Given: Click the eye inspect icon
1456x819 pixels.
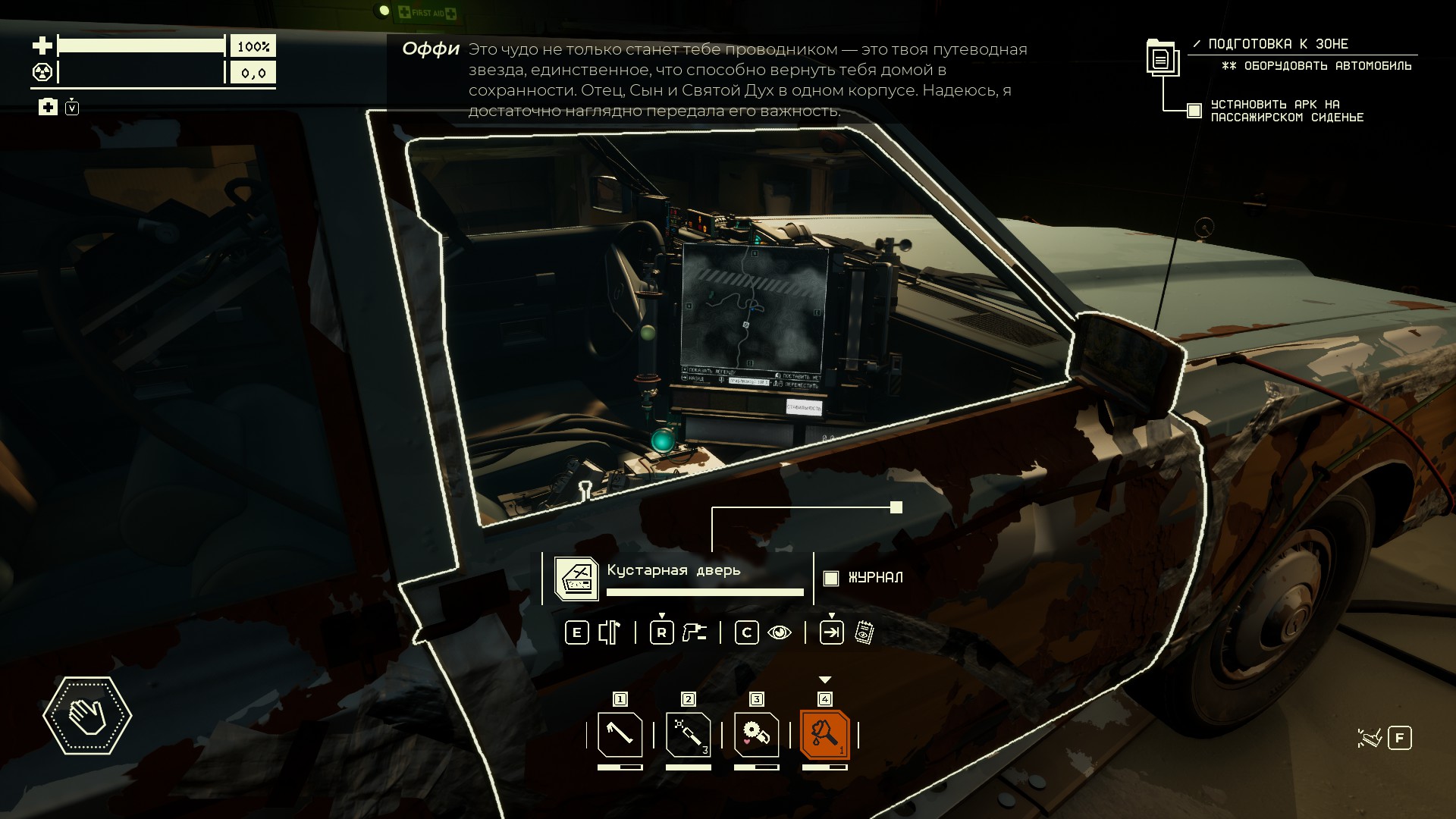Looking at the screenshot, I should [x=780, y=632].
